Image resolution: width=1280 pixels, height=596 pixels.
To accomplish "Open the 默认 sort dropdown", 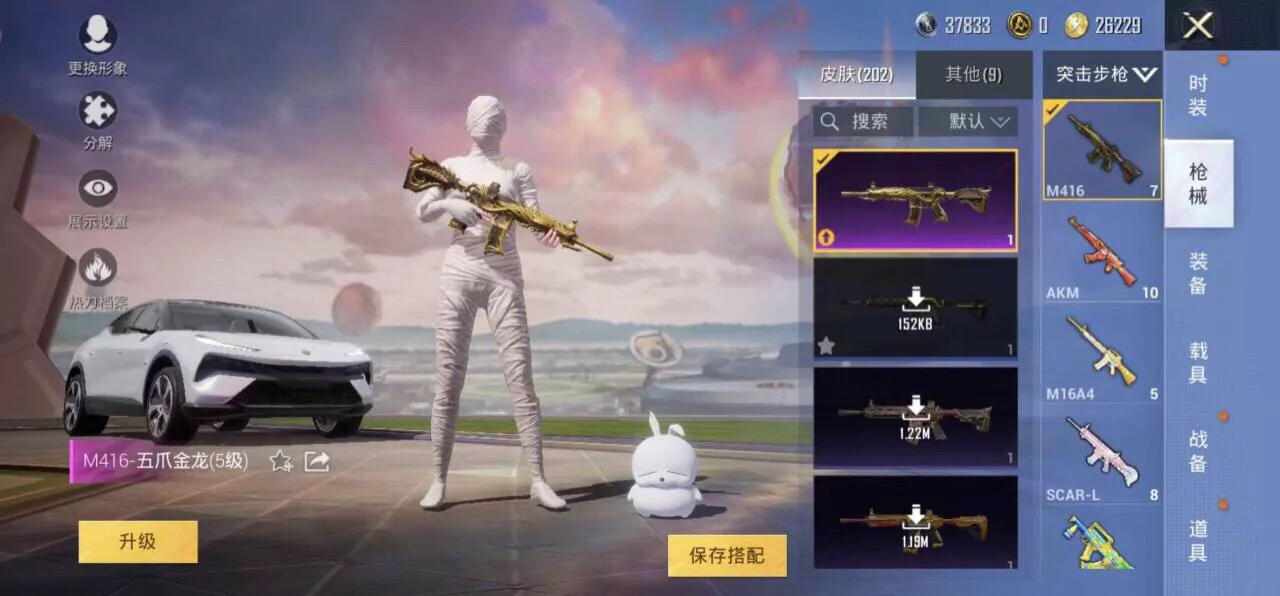I will [x=968, y=122].
